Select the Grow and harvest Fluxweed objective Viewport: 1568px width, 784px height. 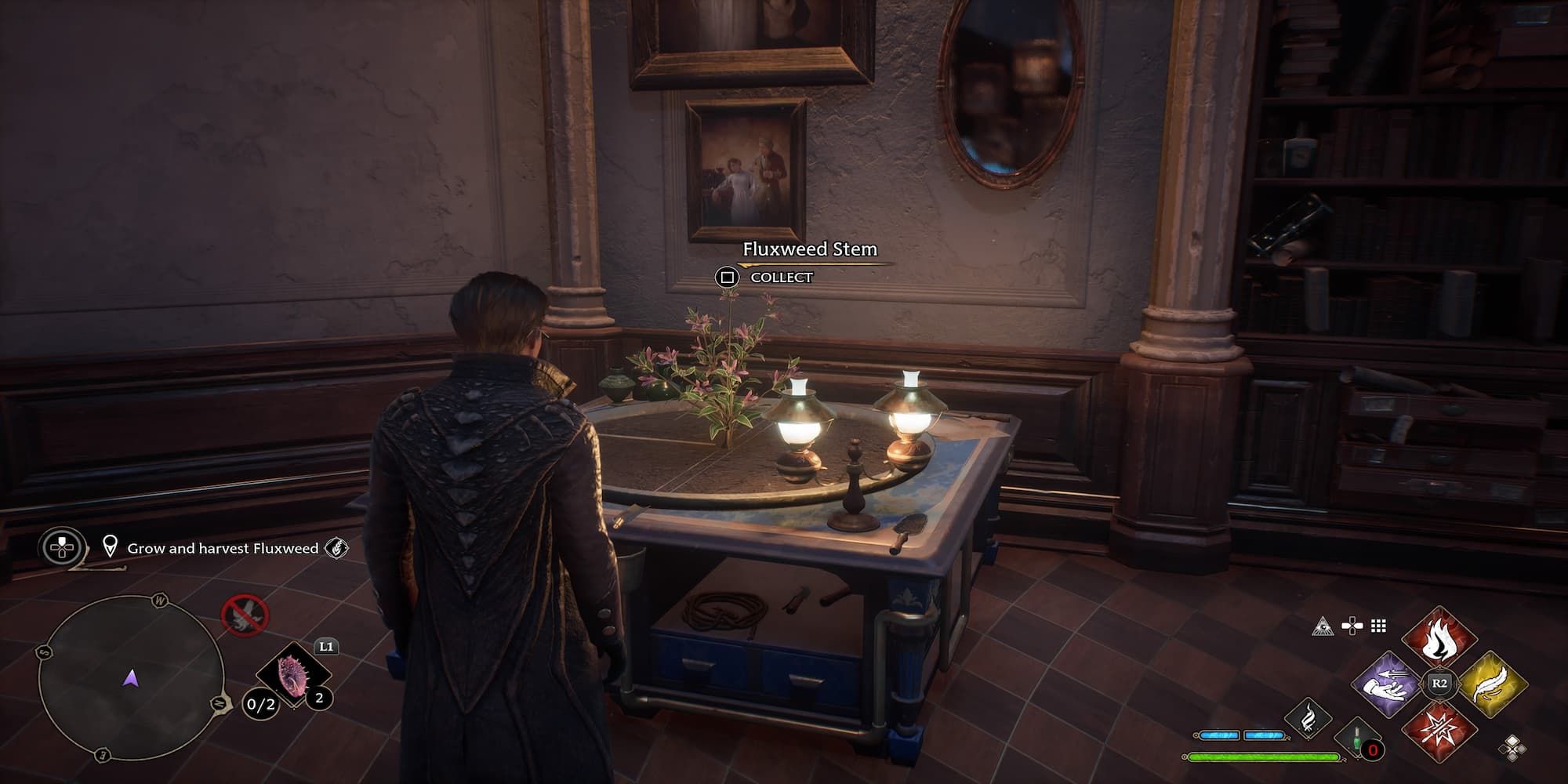pos(222,548)
